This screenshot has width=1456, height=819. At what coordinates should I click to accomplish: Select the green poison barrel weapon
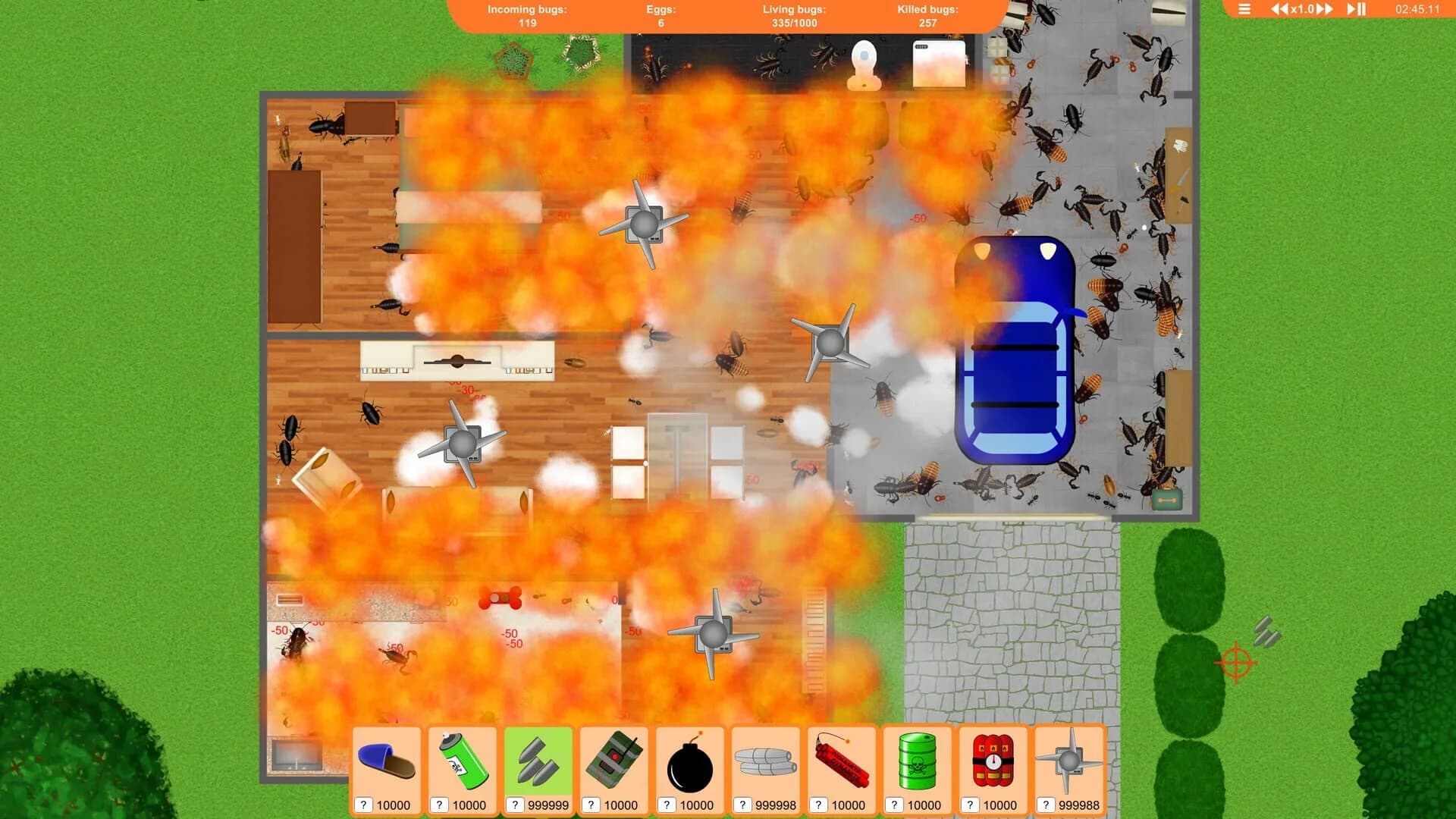(x=918, y=762)
